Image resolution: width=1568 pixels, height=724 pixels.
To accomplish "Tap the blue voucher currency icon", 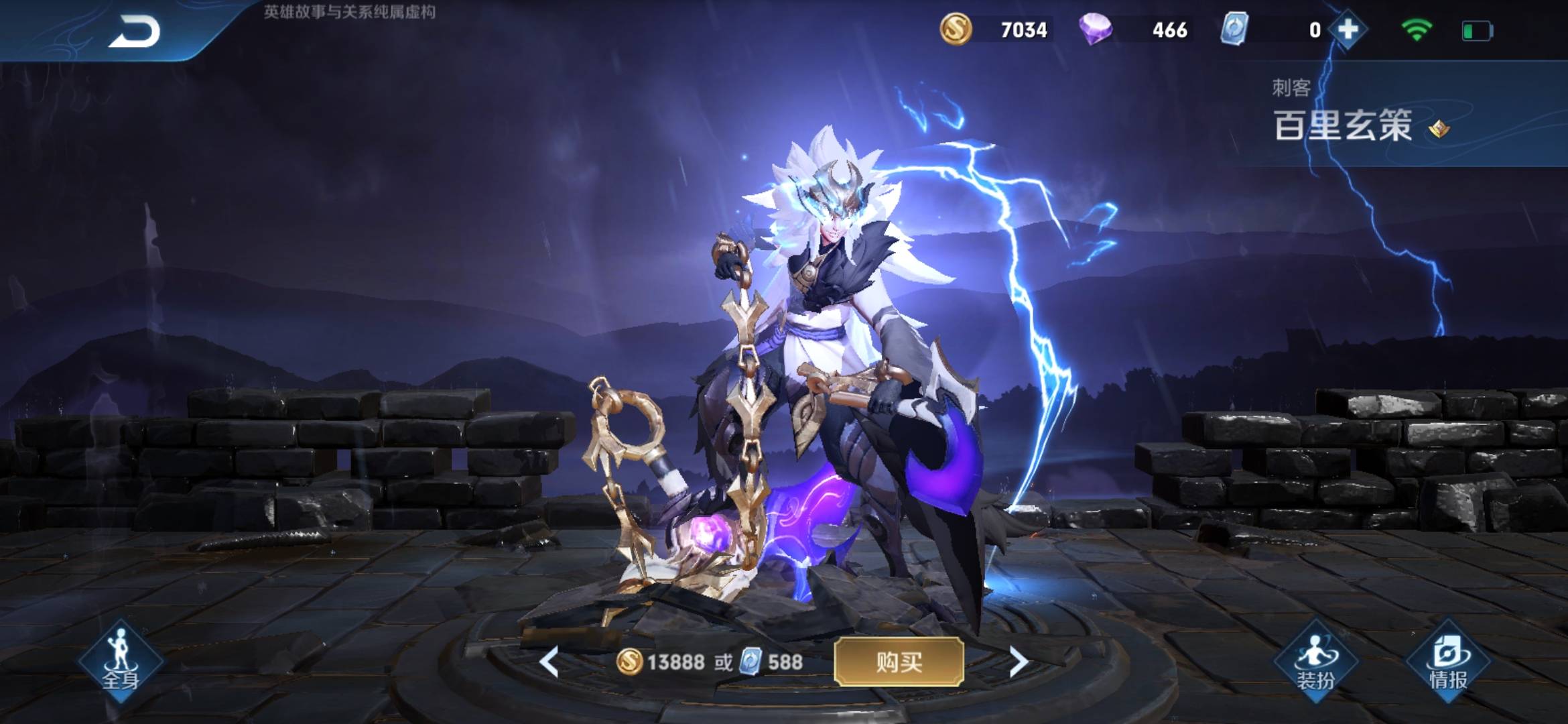I will 1234,29.
